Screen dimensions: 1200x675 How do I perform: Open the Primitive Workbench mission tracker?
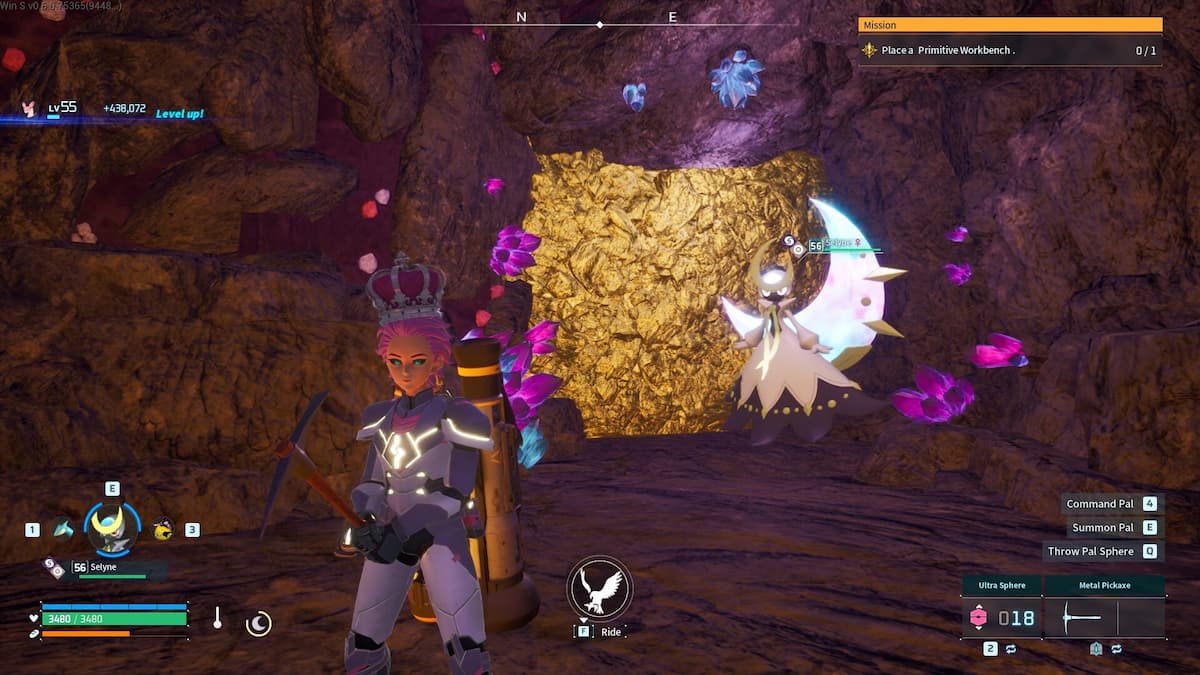1010,50
